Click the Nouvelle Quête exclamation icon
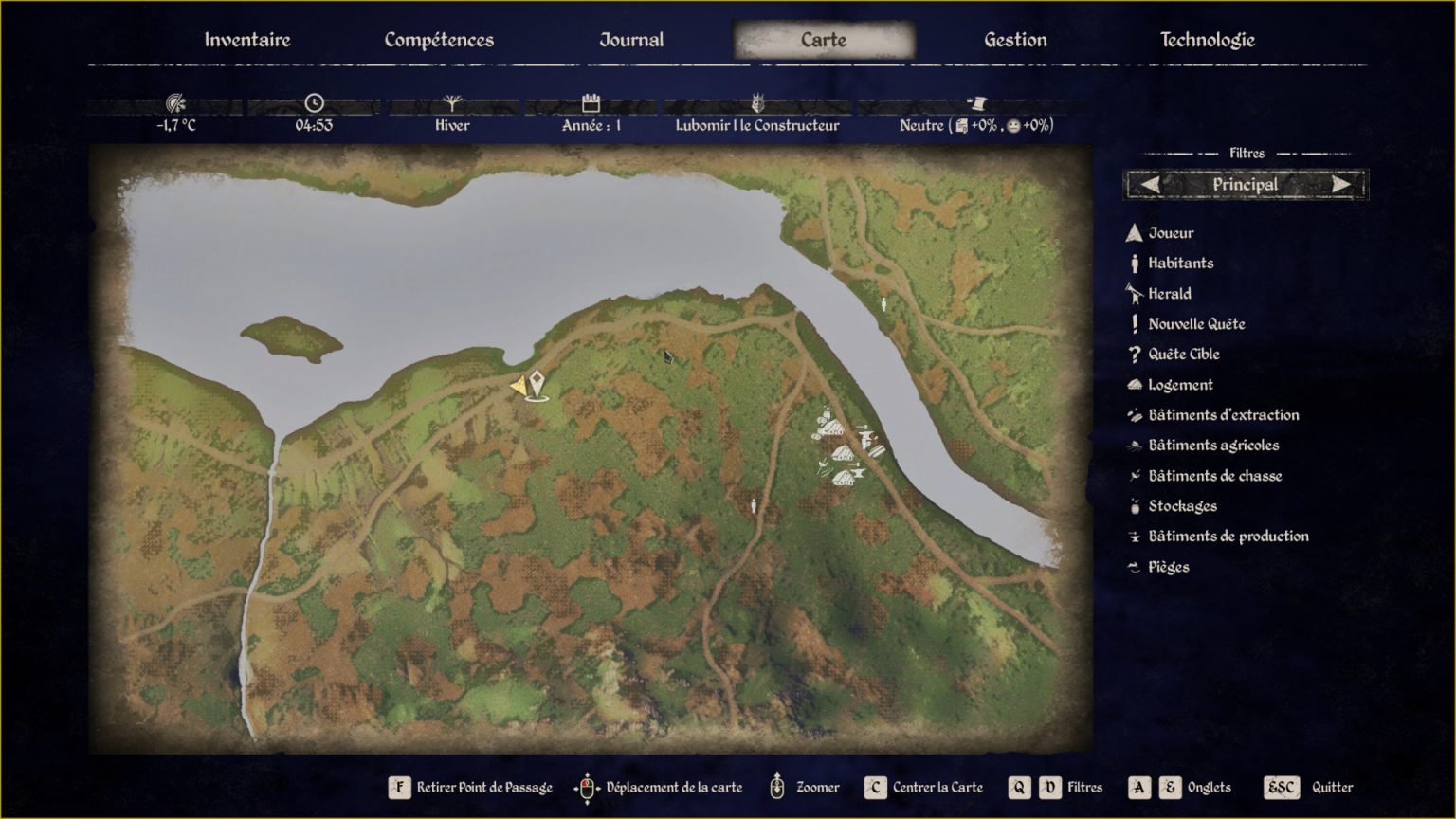The width and height of the screenshot is (1456, 819). point(1133,323)
